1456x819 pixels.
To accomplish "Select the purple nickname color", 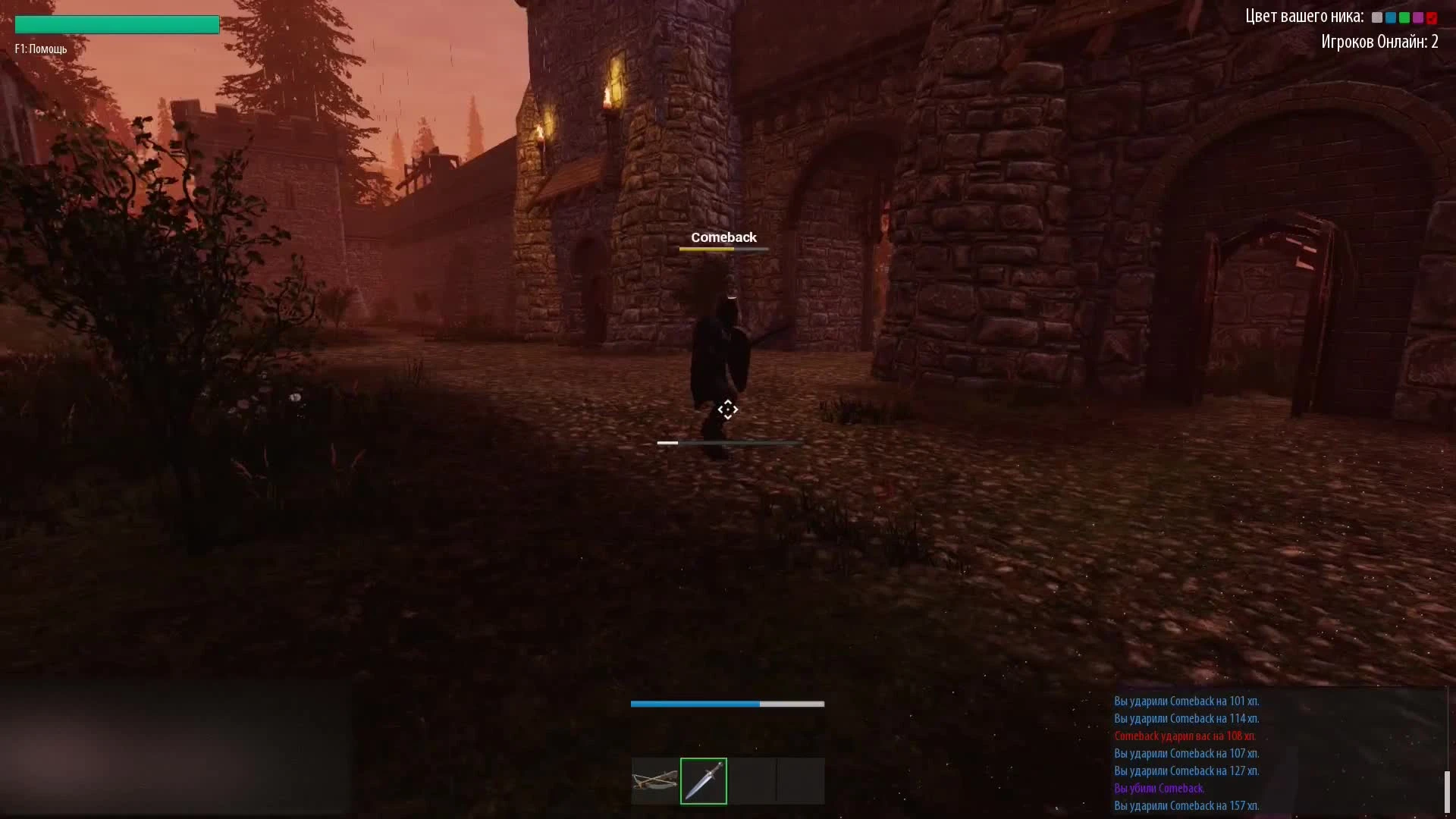I will point(1418,17).
